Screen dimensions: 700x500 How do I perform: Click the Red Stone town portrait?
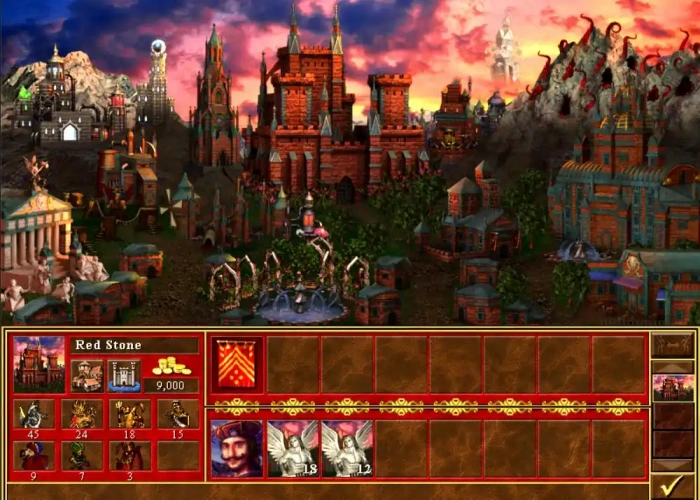point(39,364)
